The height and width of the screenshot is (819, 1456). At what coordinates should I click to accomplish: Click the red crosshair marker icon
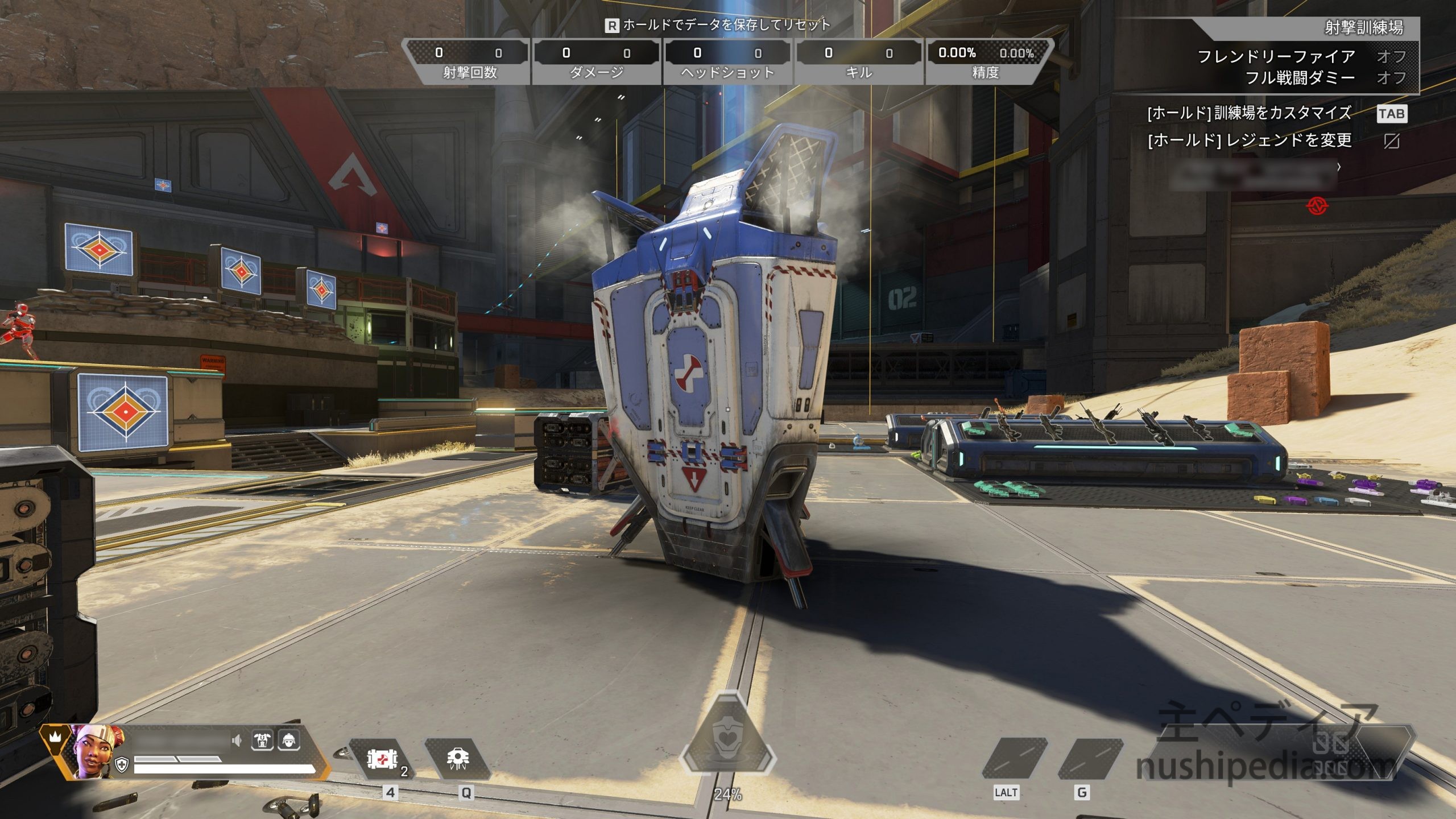click(1317, 206)
